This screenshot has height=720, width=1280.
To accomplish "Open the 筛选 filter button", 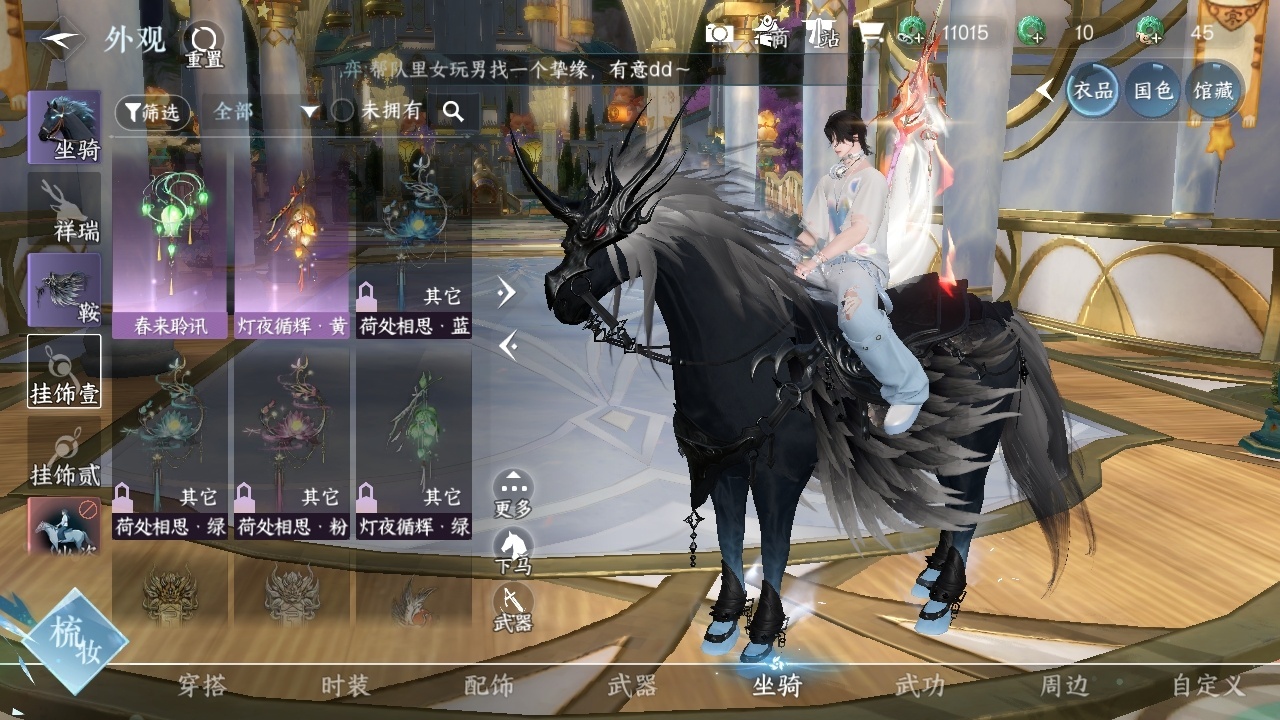I will click(x=152, y=112).
